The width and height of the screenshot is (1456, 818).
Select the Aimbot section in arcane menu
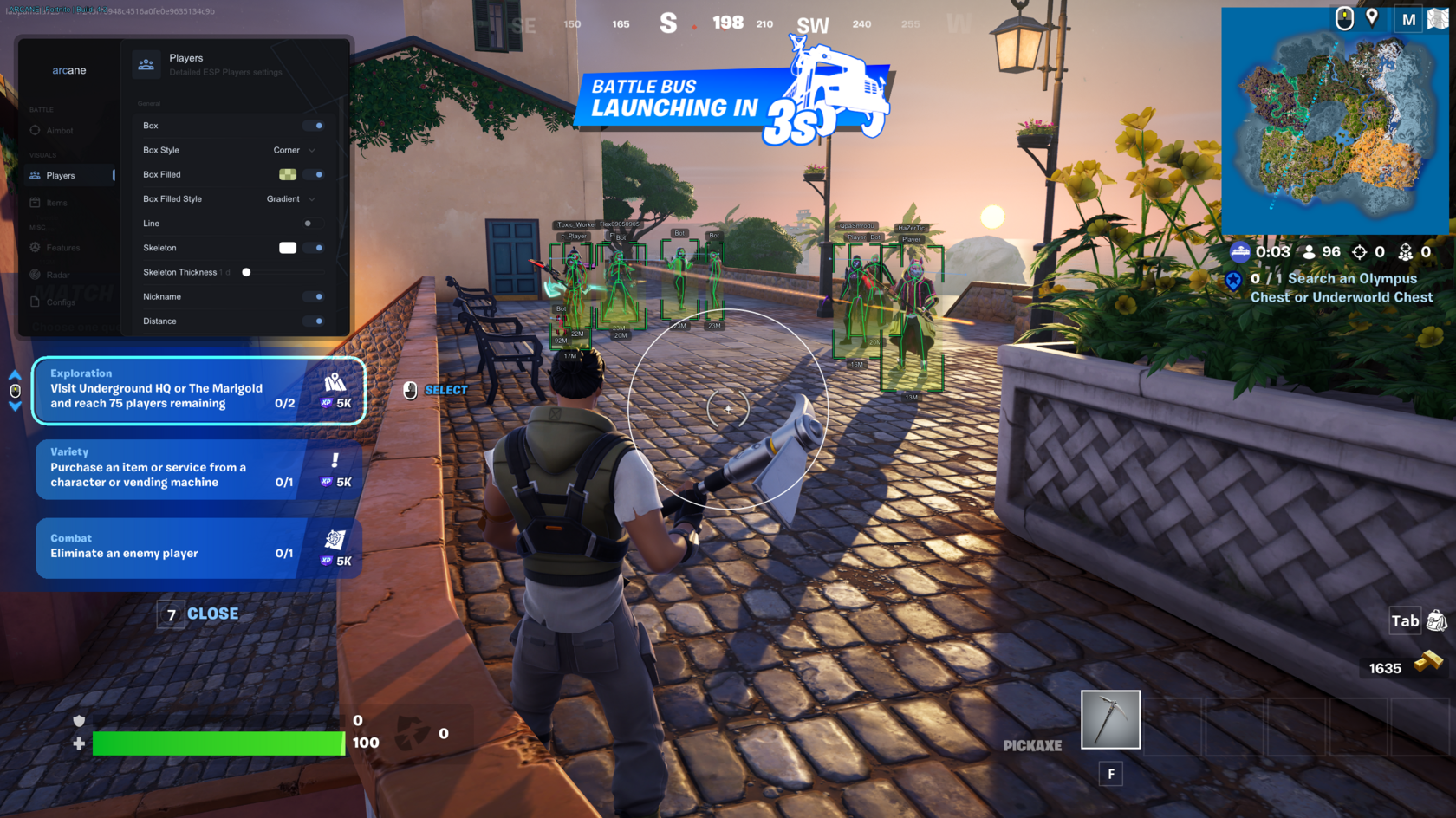click(x=61, y=130)
